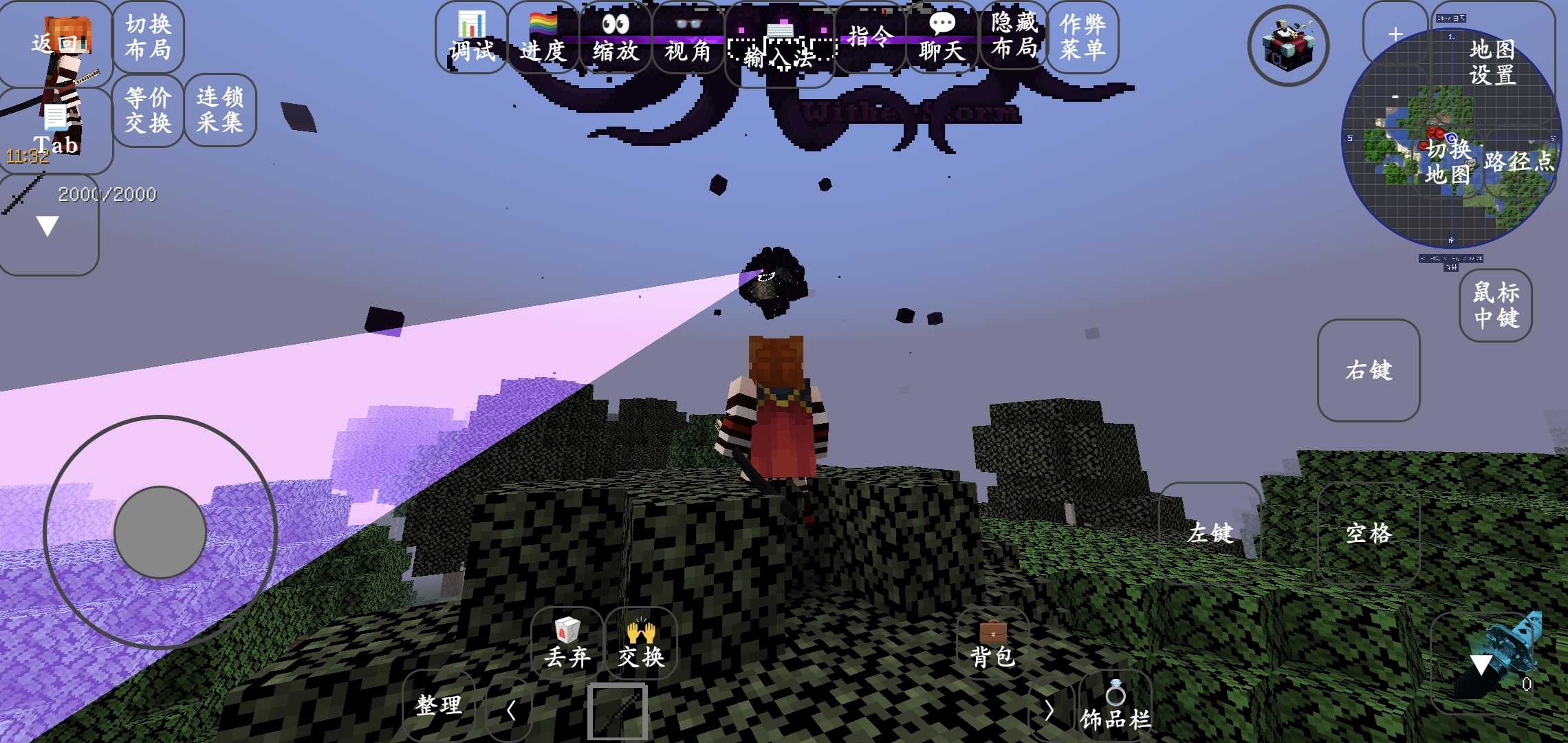Open 等价交换 equivalent exchange

(x=148, y=110)
